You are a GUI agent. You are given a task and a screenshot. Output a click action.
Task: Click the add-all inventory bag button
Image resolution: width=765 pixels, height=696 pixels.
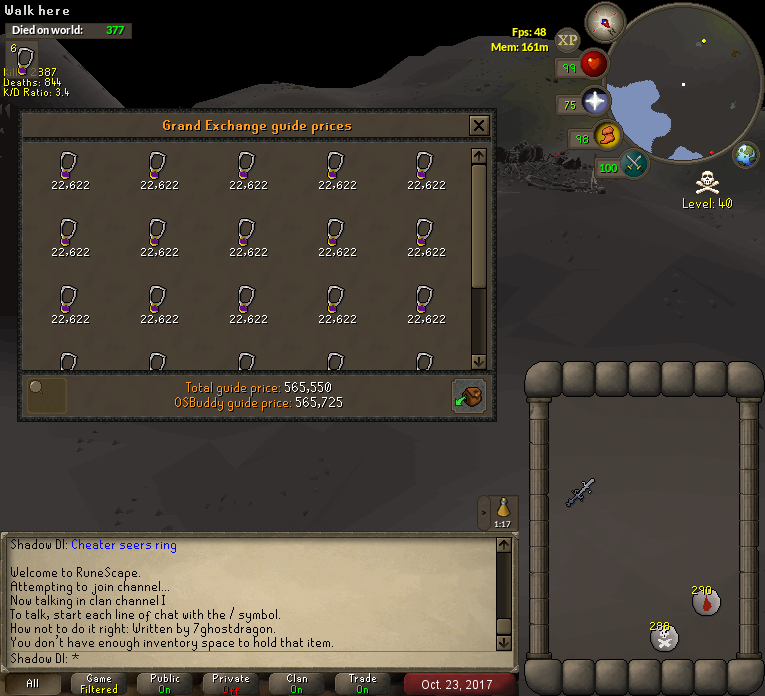click(468, 395)
